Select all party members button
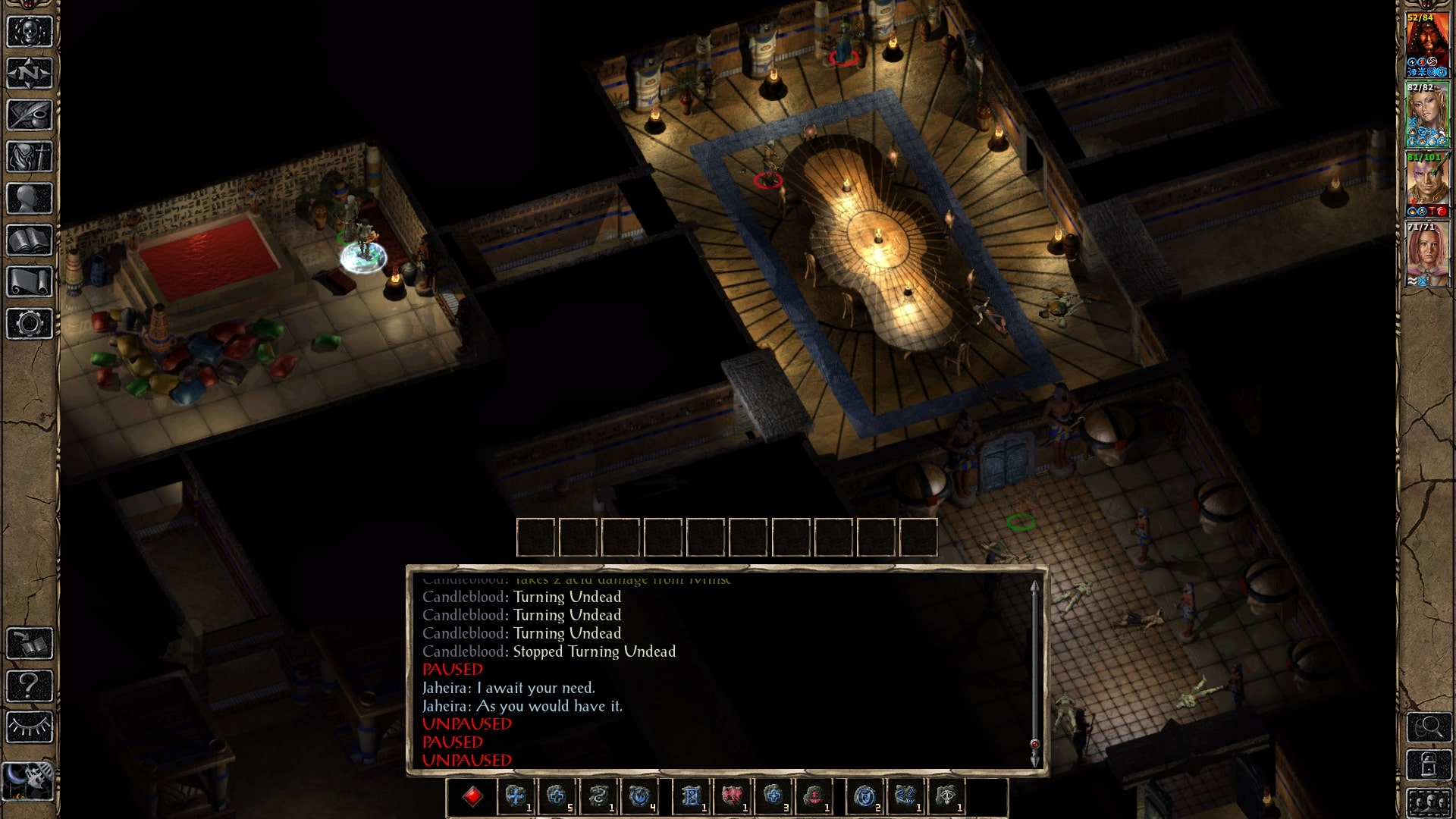 click(x=1429, y=802)
